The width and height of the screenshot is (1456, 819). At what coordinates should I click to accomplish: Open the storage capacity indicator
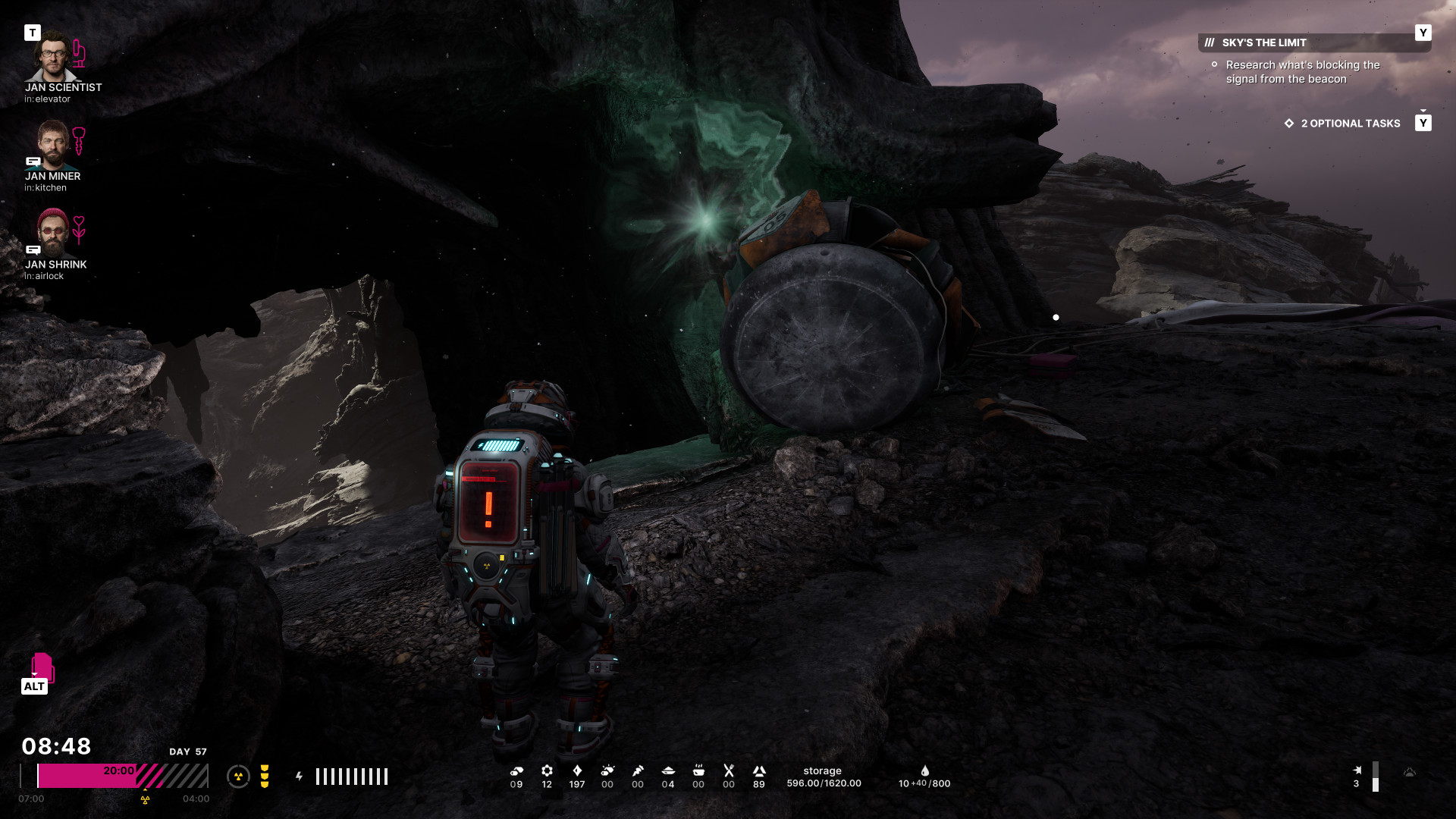(824, 777)
